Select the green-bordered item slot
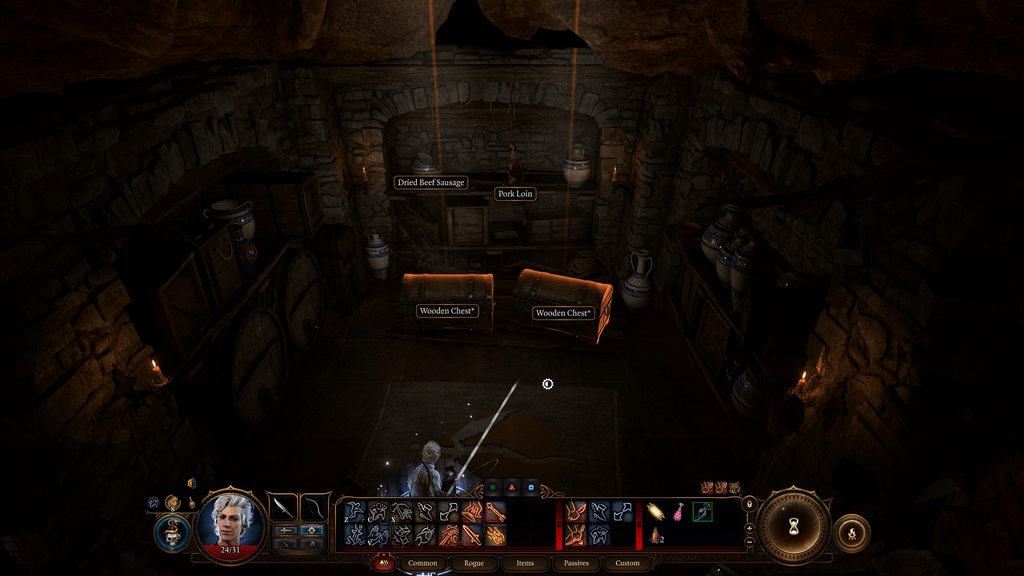 pos(703,512)
